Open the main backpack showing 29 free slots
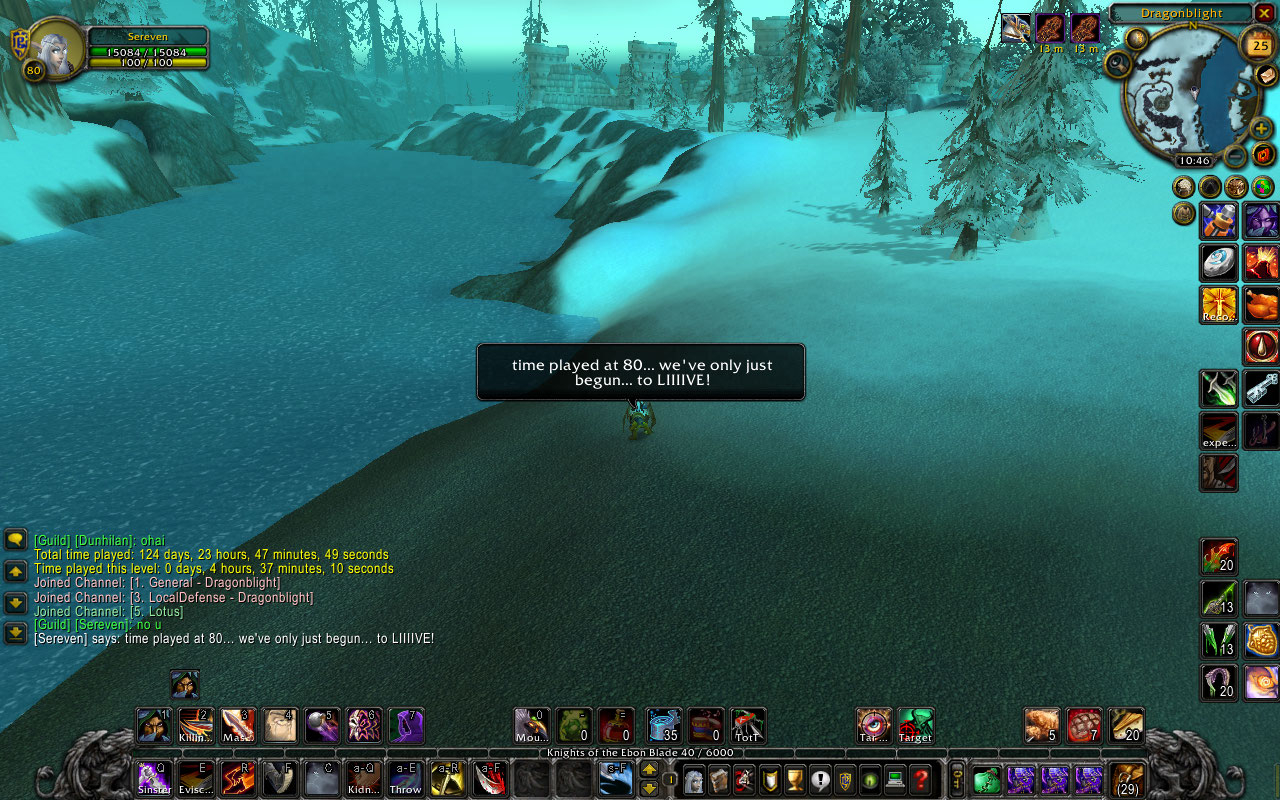This screenshot has height=800, width=1280. [1128, 779]
